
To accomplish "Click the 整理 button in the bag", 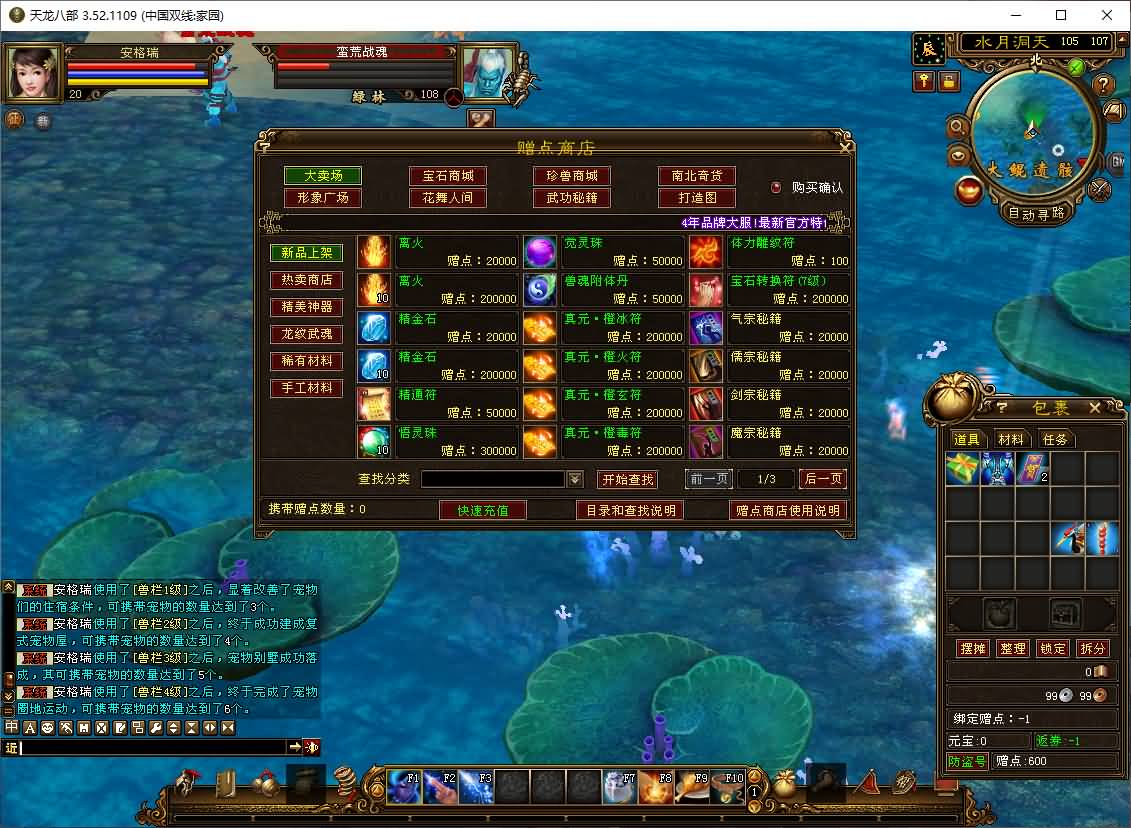I will [x=1013, y=649].
